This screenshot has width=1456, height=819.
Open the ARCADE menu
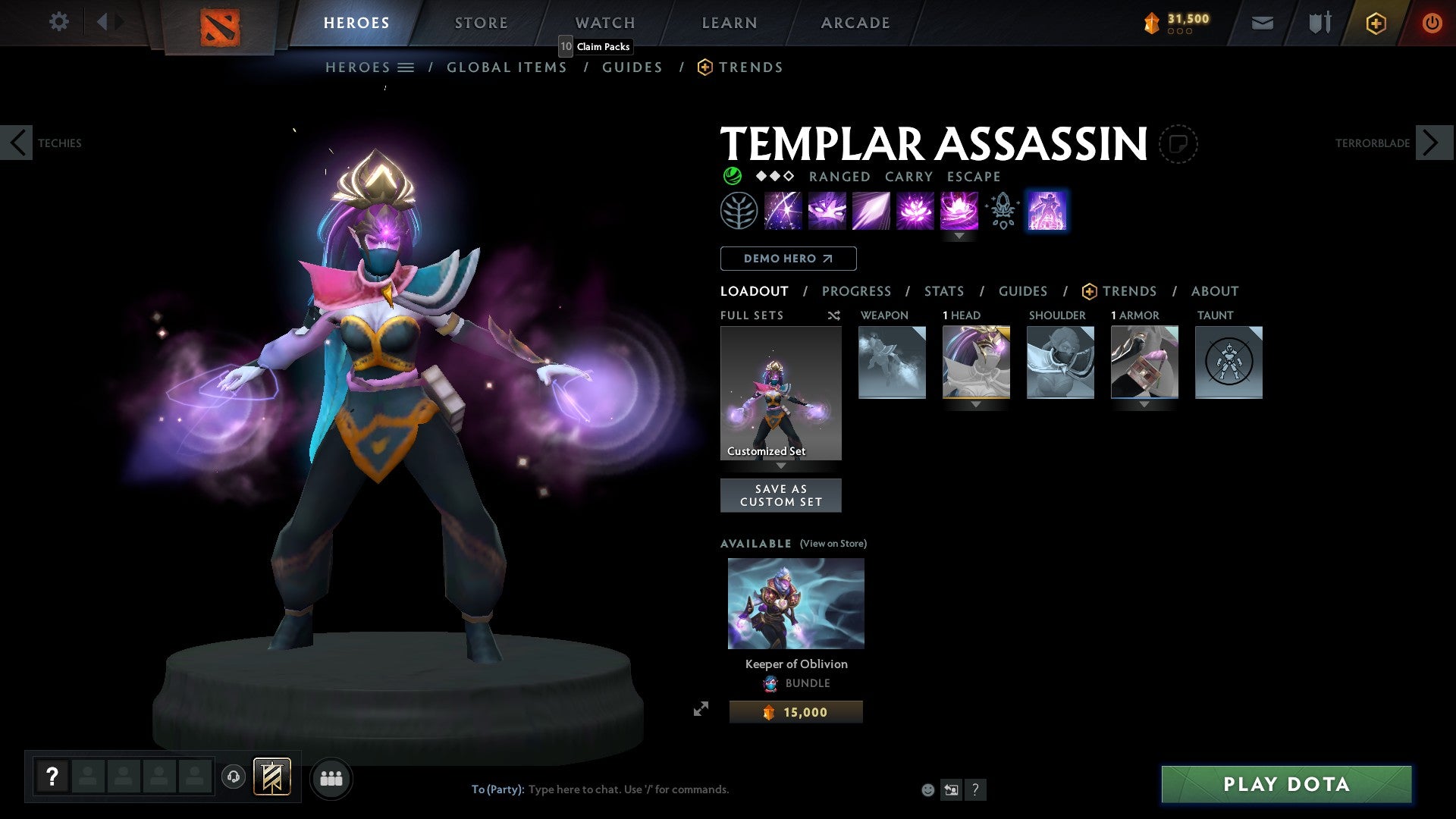[x=855, y=22]
